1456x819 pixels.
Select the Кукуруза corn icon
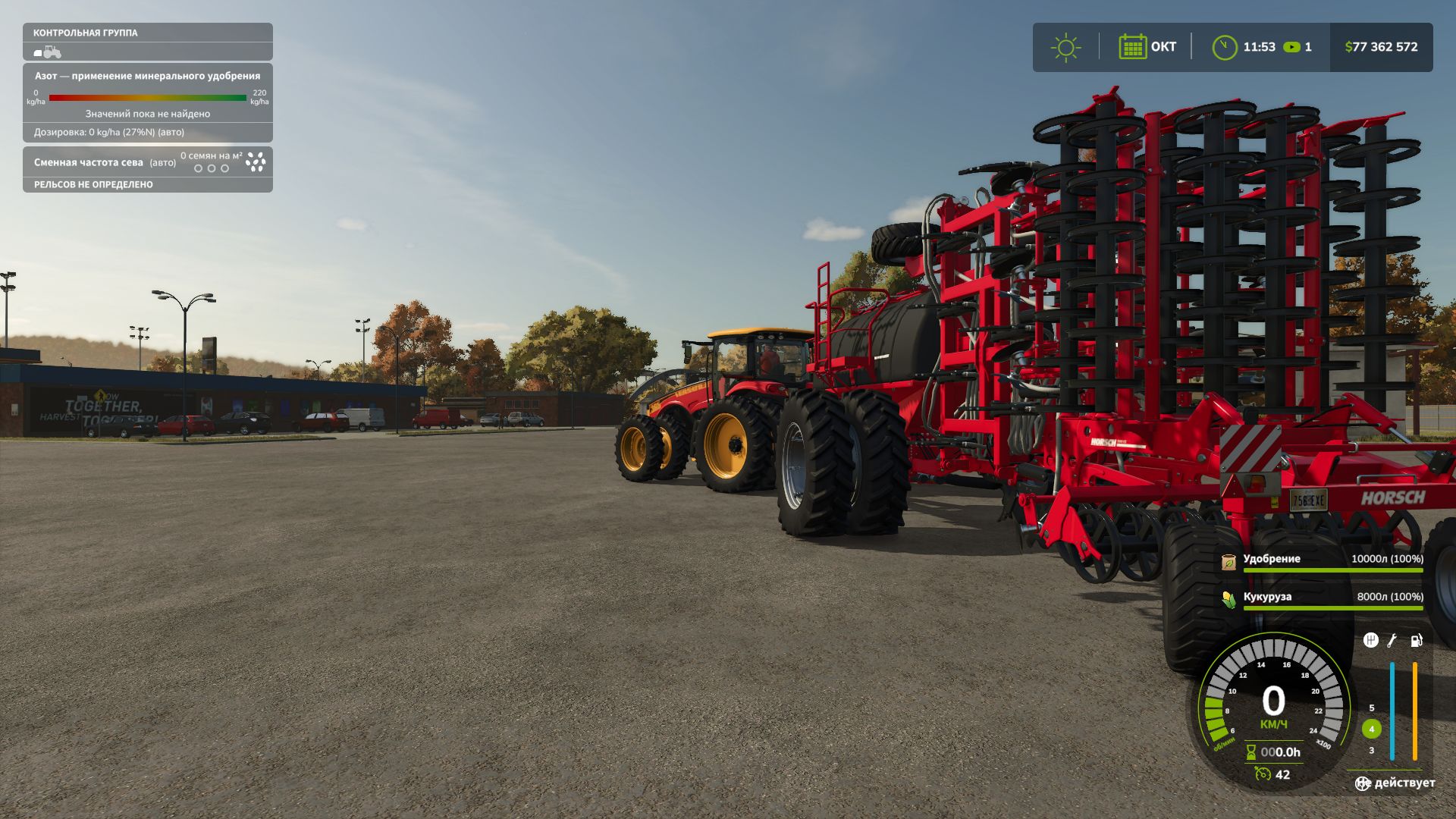(x=1228, y=599)
